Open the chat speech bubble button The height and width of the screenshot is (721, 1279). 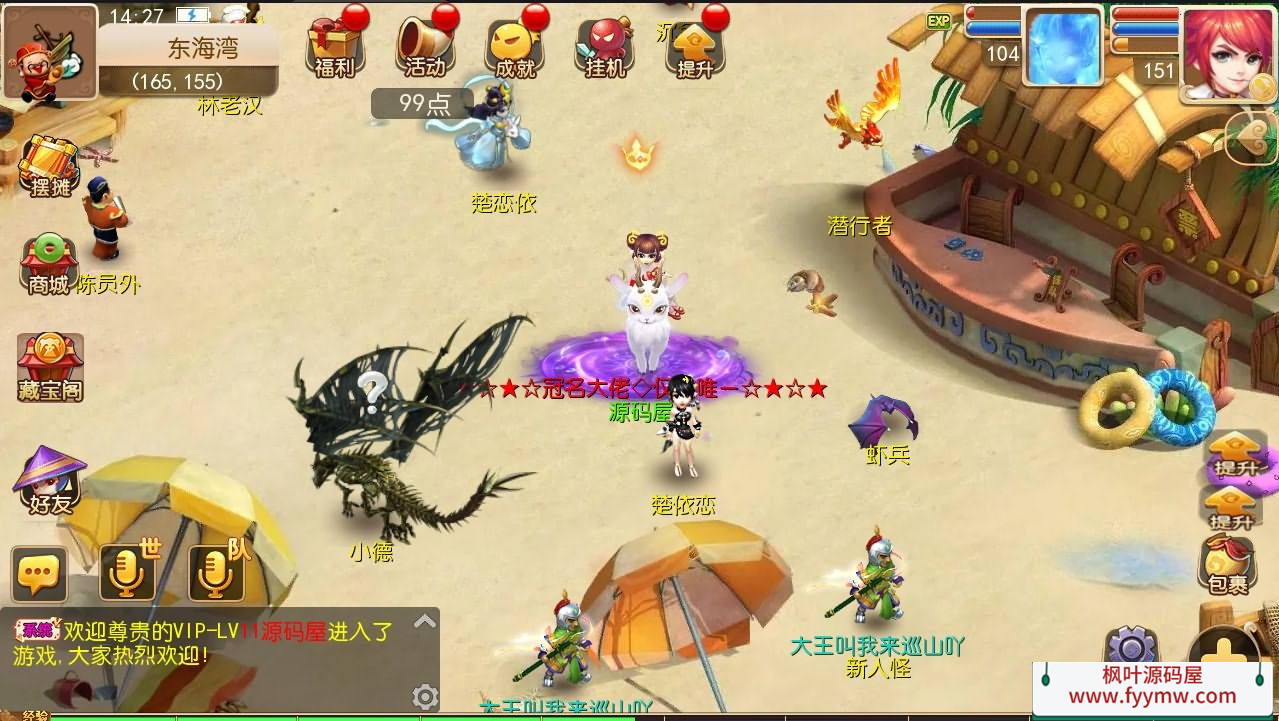click(x=40, y=574)
